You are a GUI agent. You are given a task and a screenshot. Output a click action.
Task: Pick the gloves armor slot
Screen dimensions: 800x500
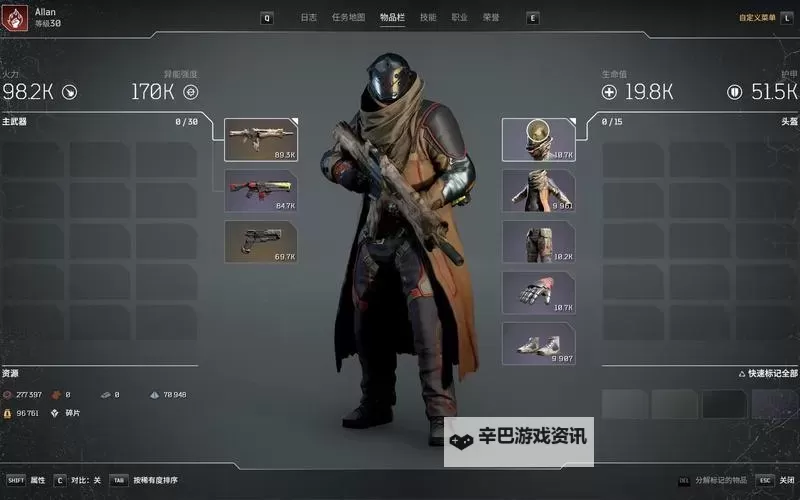click(x=538, y=292)
